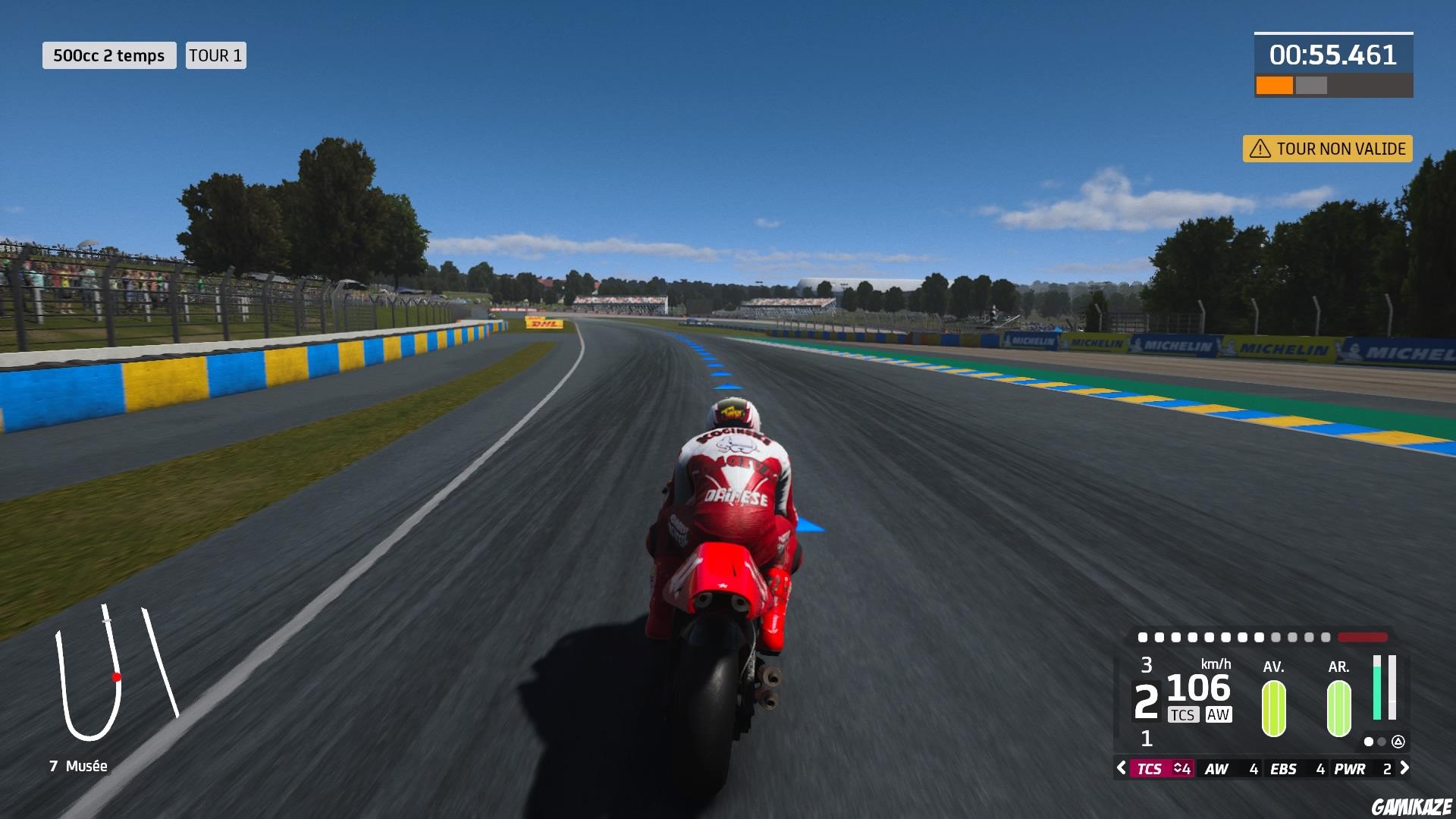The image size is (1456, 819).
Task: Click the 7 Musée corner label
Action: pyautogui.click(x=78, y=766)
